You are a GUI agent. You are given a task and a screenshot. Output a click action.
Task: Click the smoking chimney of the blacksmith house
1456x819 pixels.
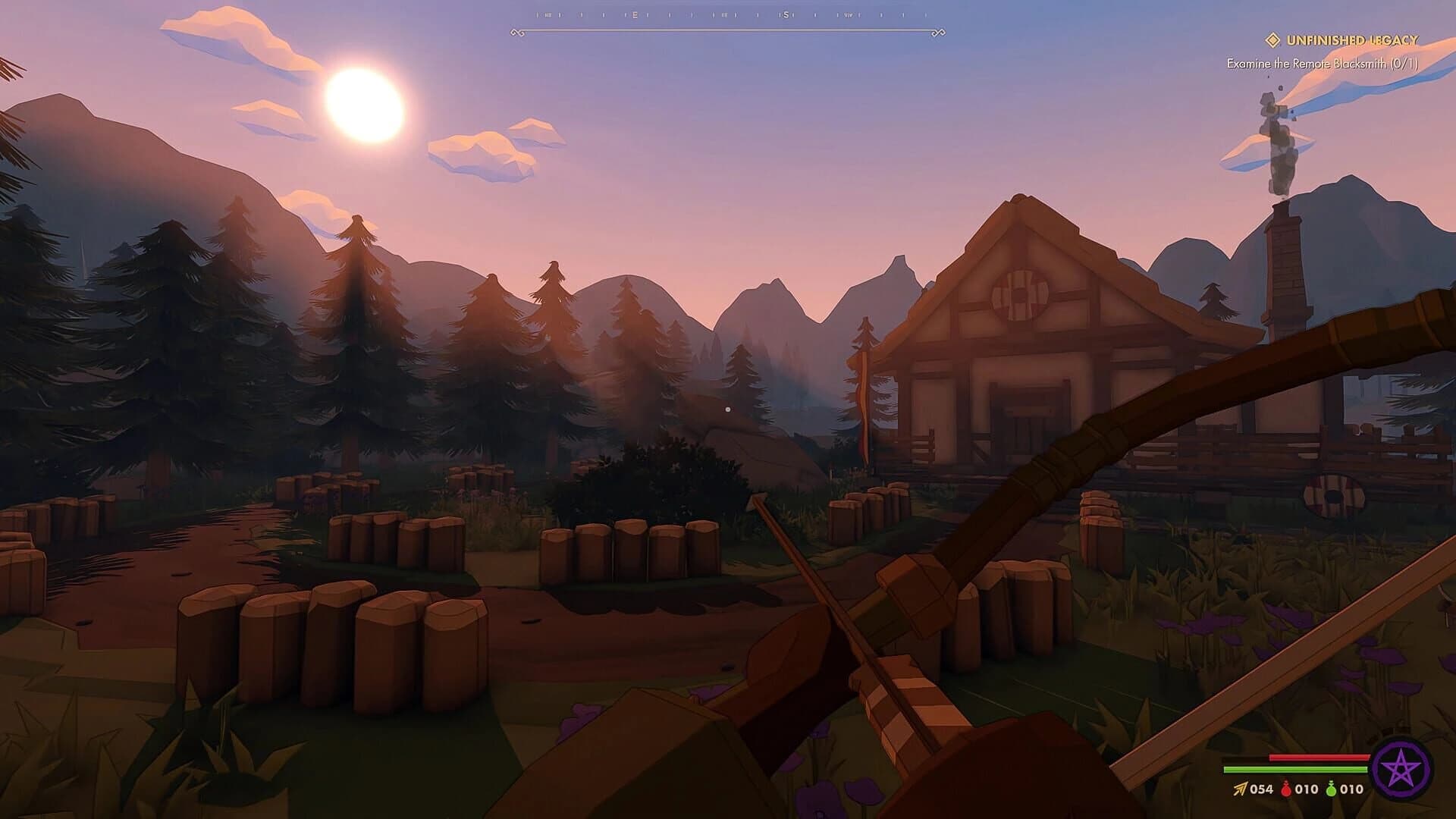click(1288, 250)
